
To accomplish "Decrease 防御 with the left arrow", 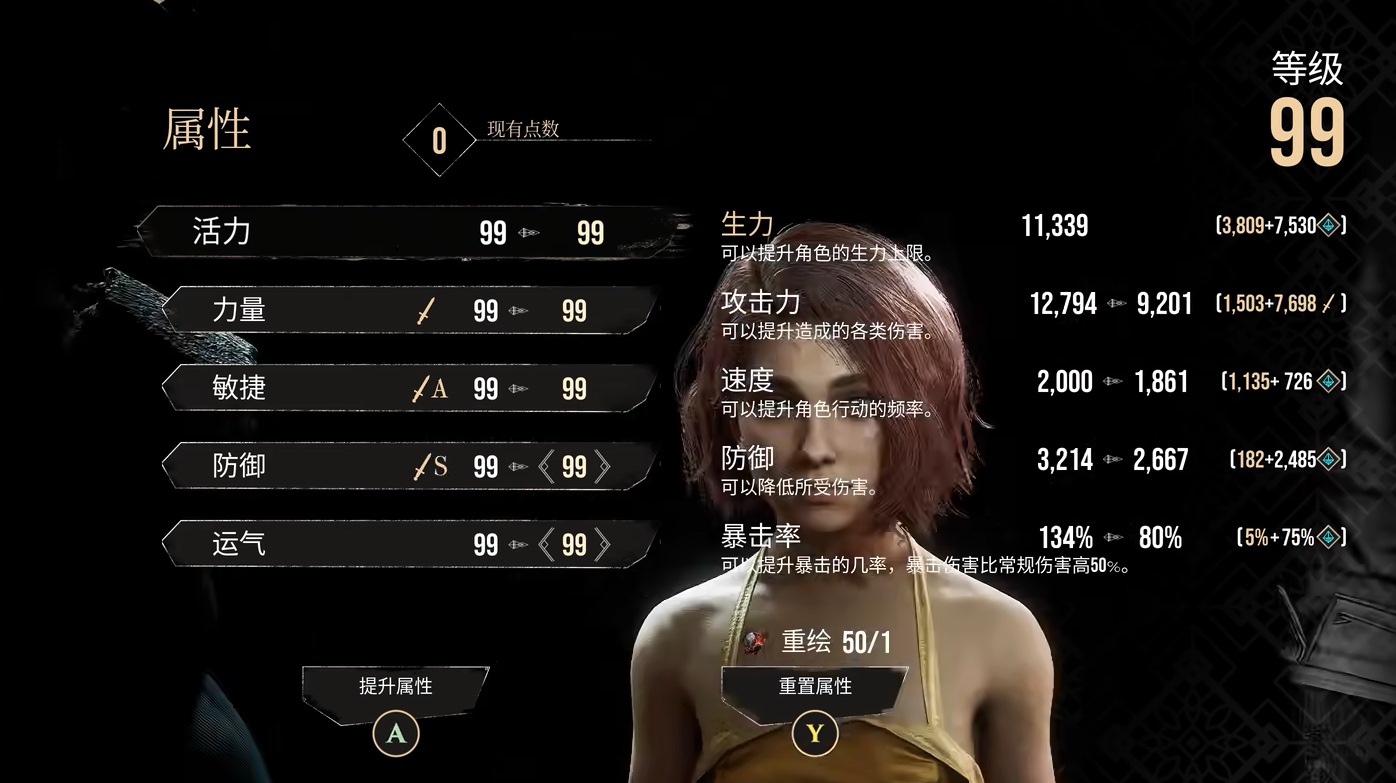I will [x=546, y=467].
